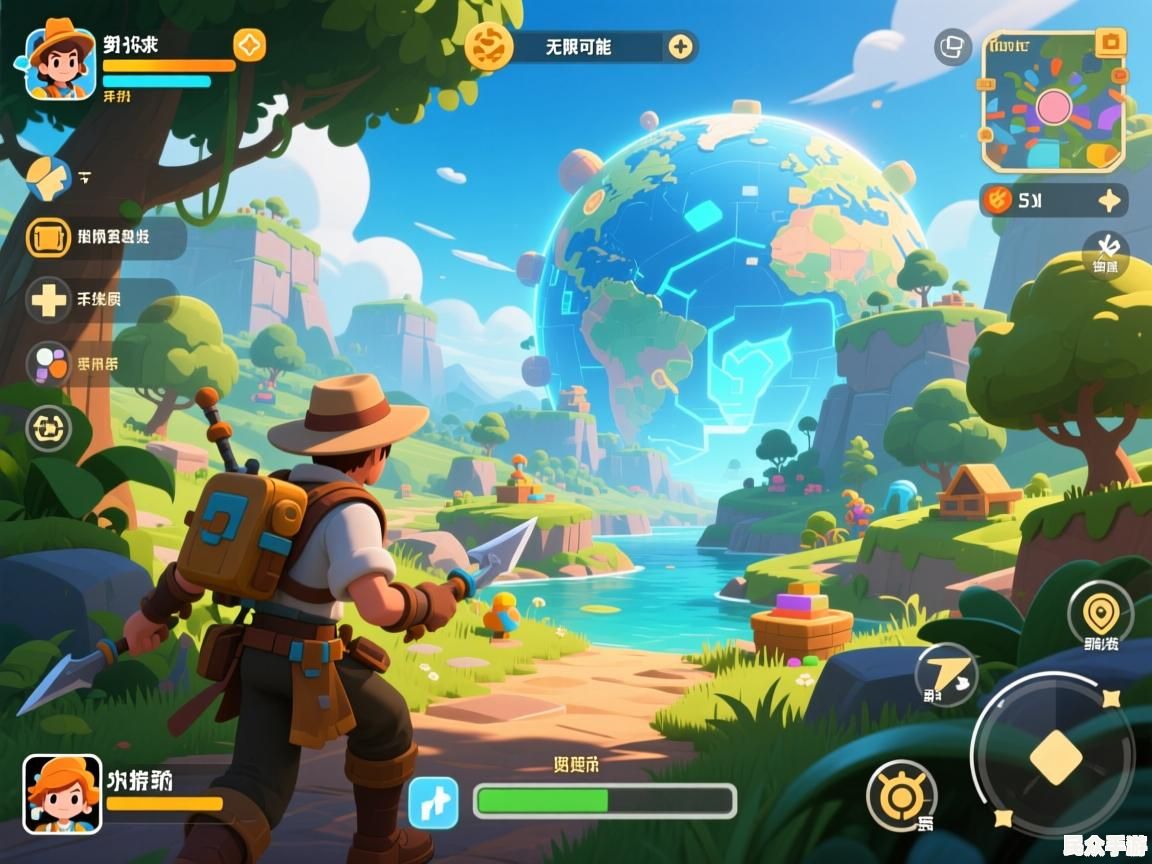Image resolution: width=1152 pixels, height=864 pixels.
Task: Activate the round sprout icon below currency bar
Action: click(1105, 252)
